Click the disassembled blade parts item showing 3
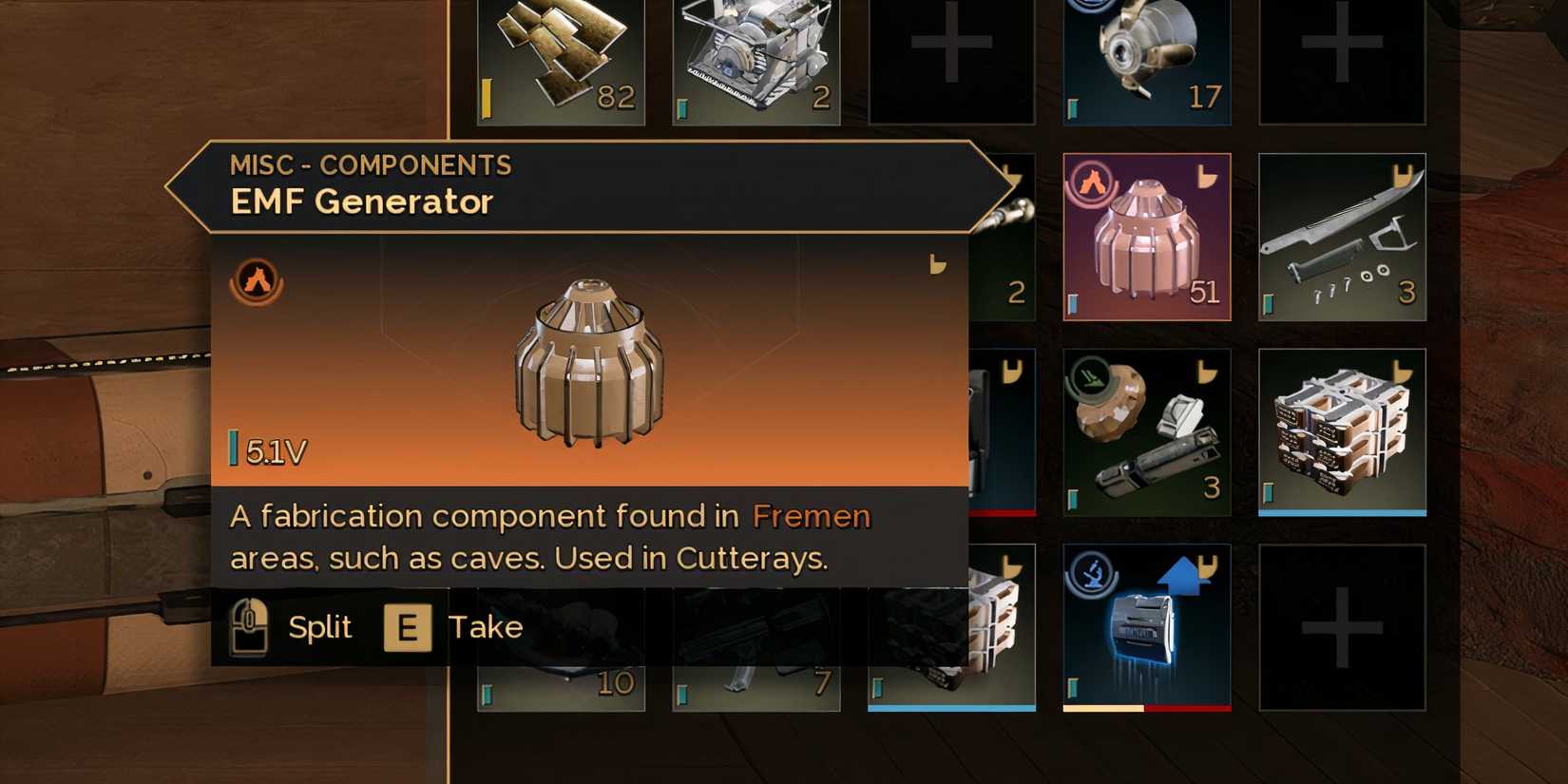The image size is (1568, 784). [x=1340, y=236]
